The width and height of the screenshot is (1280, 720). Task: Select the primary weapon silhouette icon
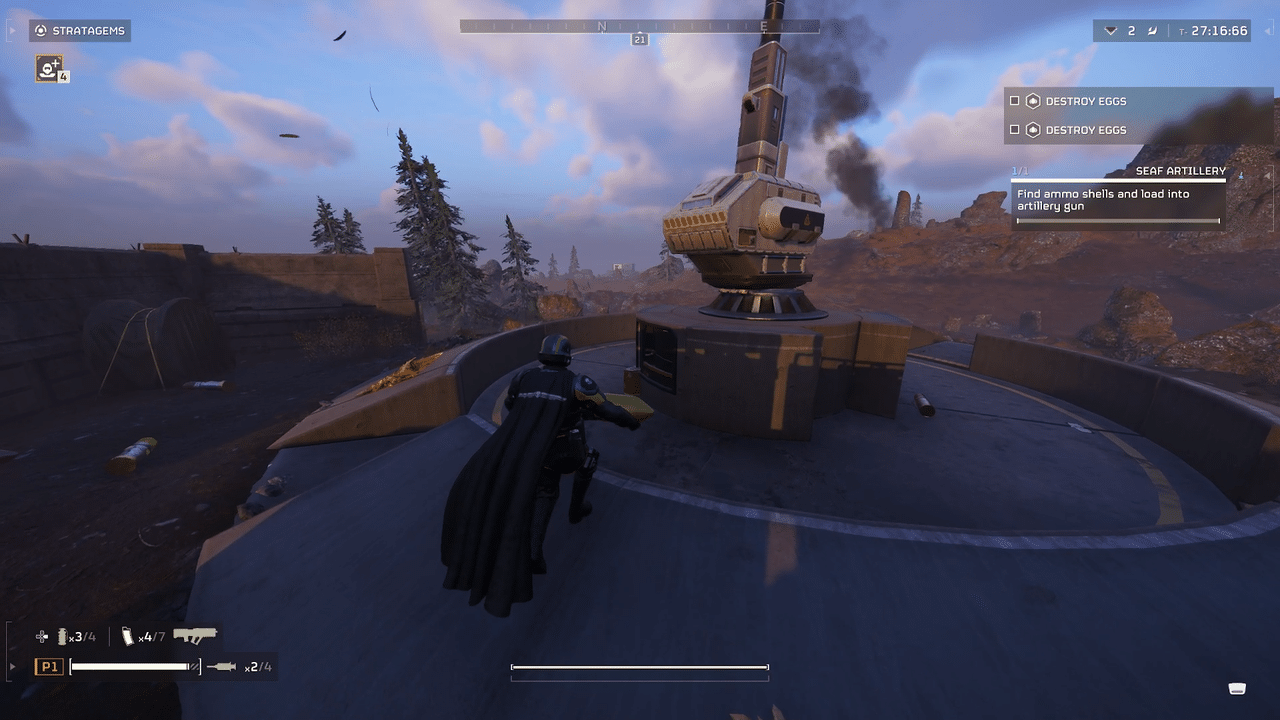click(x=196, y=635)
